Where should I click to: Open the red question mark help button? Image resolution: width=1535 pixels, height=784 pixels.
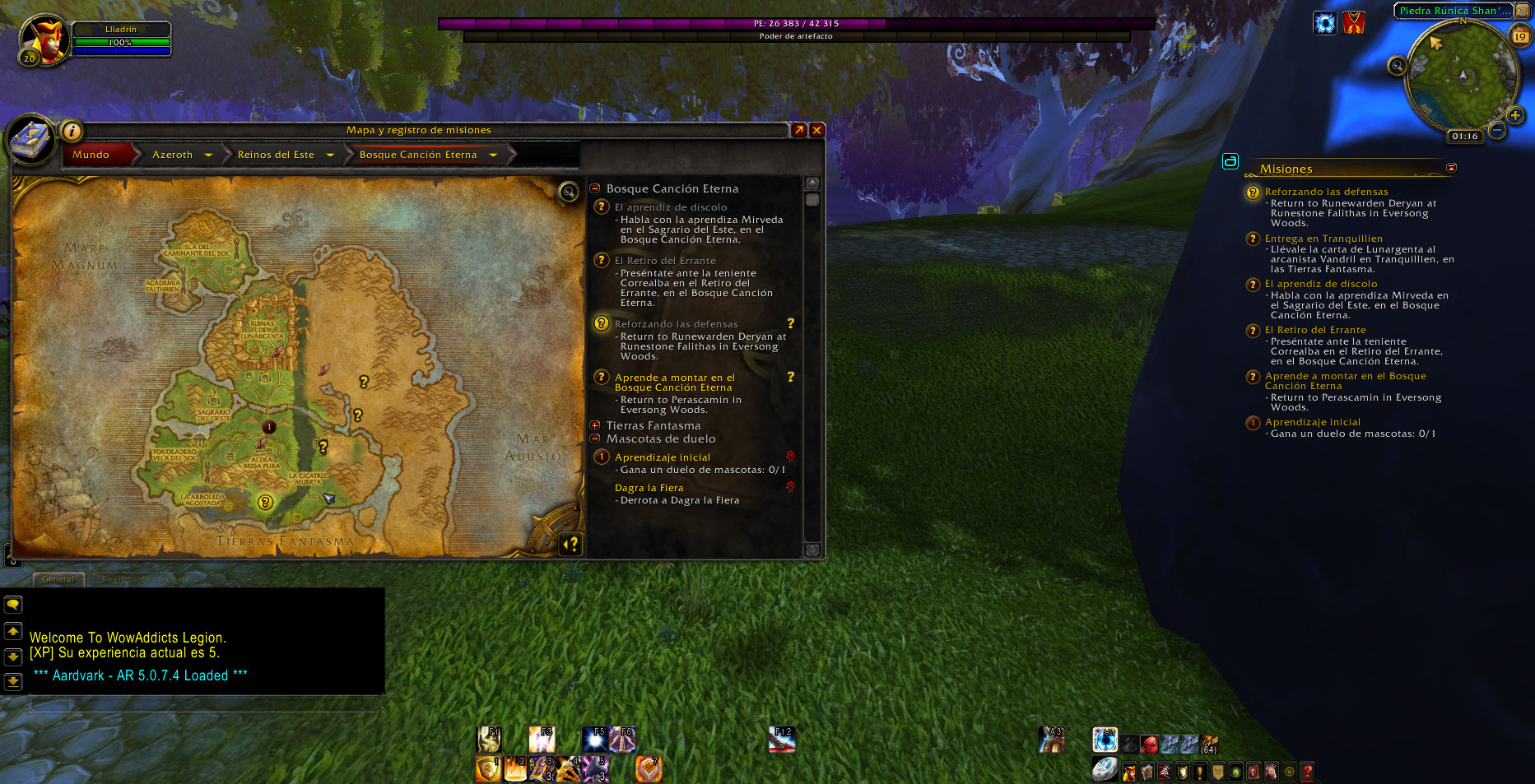[x=1306, y=772]
